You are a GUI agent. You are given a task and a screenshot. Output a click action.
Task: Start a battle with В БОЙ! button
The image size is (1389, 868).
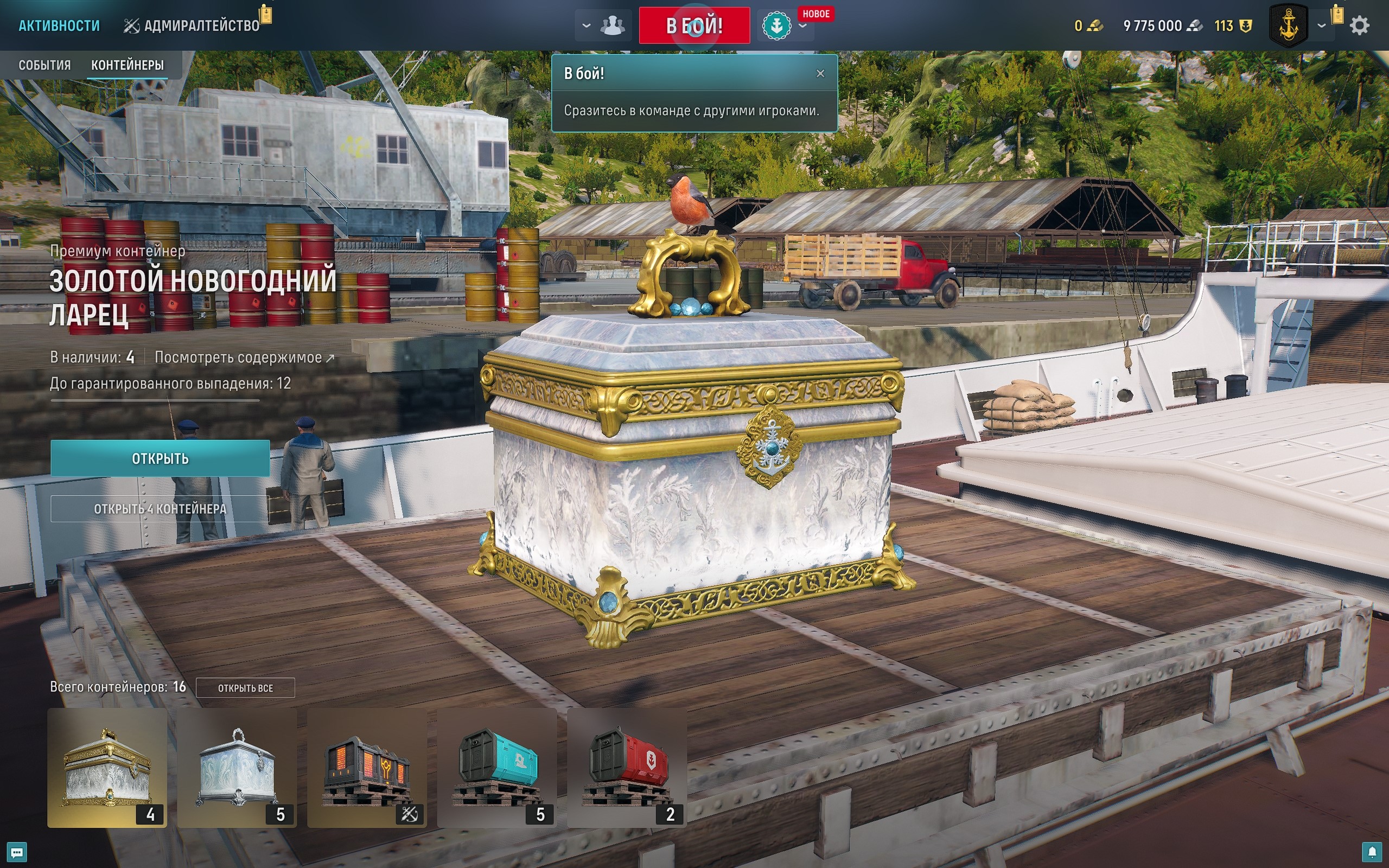click(x=694, y=26)
